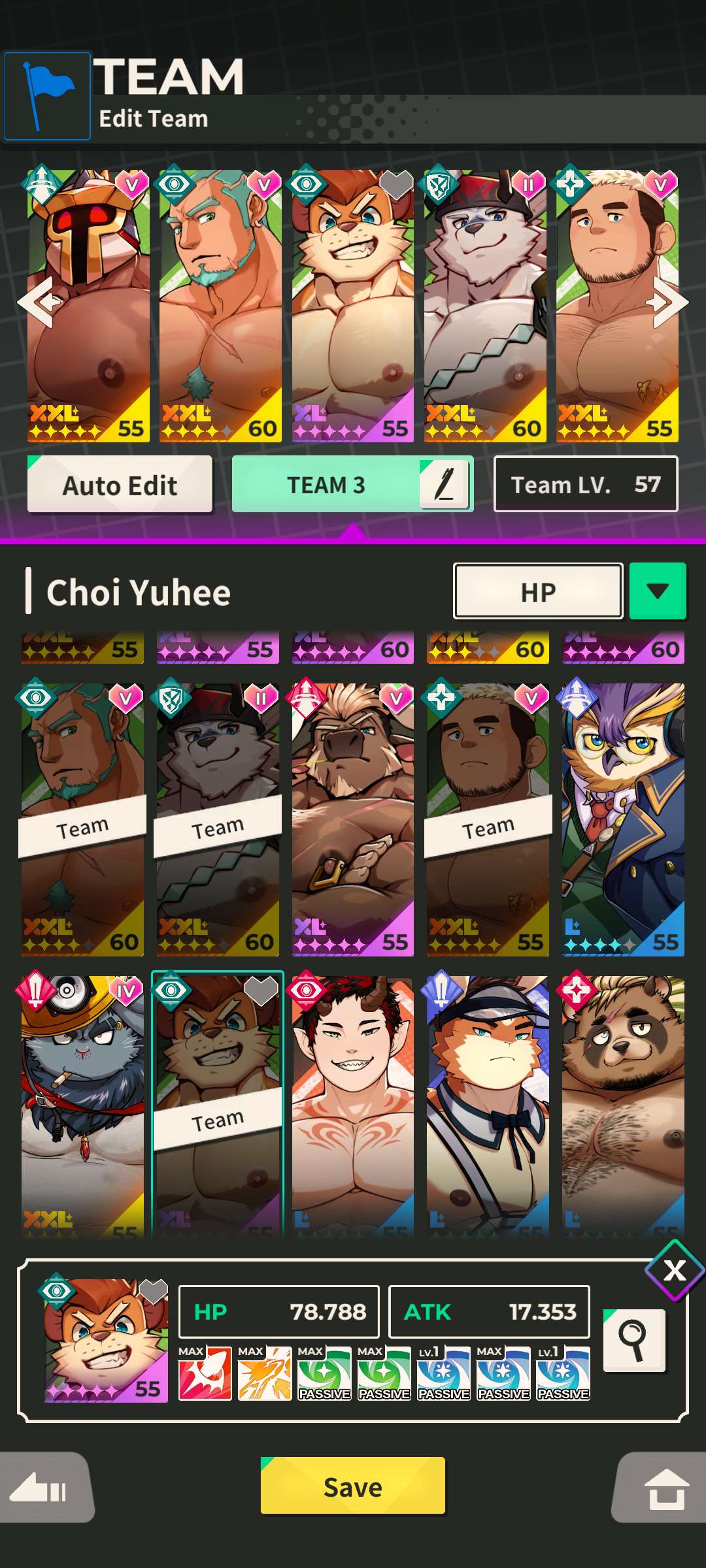The height and width of the screenshot is (1568, 706).
Task: Save the current team setup
Action: pos(352,1486)
